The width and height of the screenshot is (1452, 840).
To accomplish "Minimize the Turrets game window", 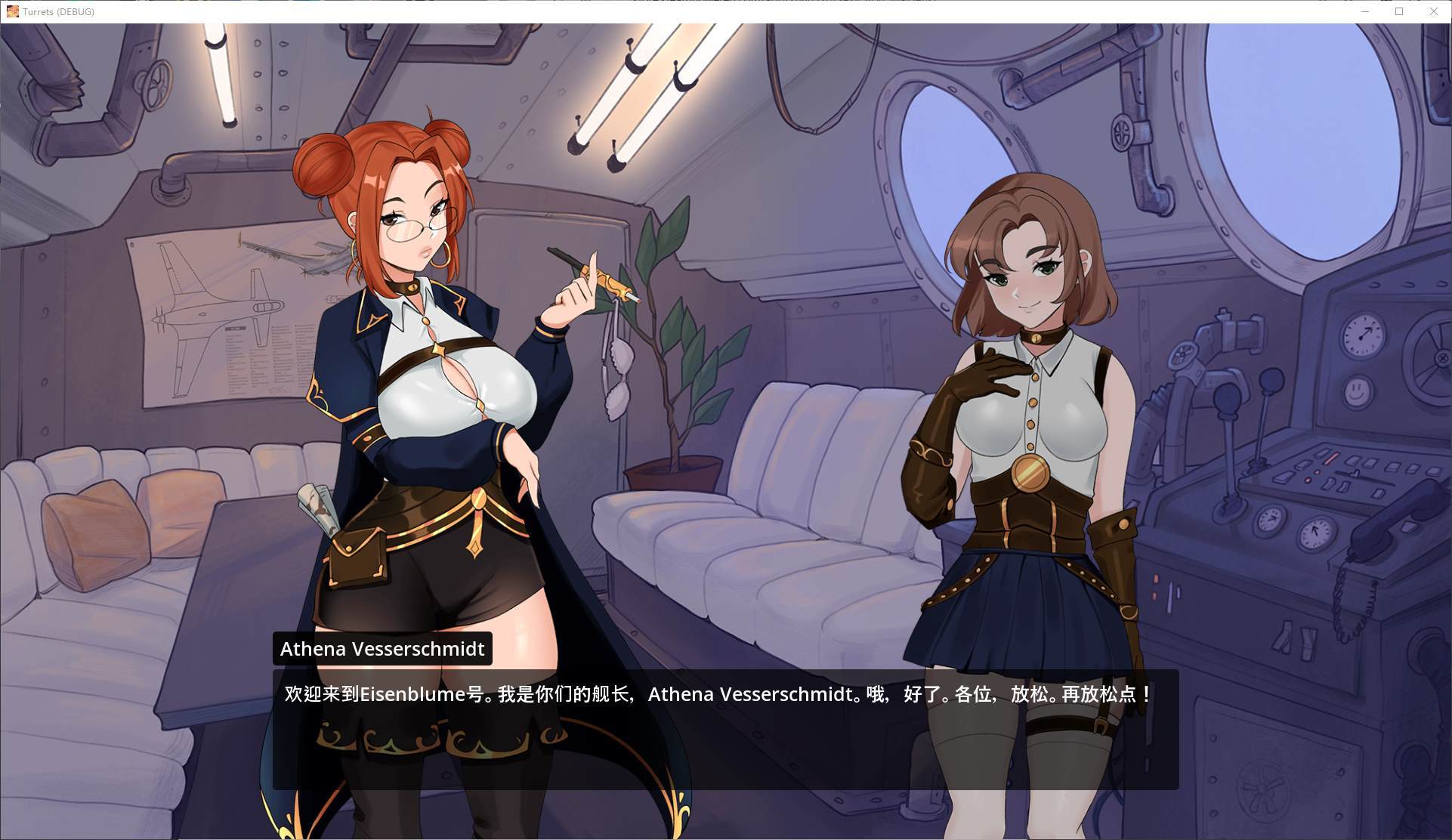I will 1365,11.
